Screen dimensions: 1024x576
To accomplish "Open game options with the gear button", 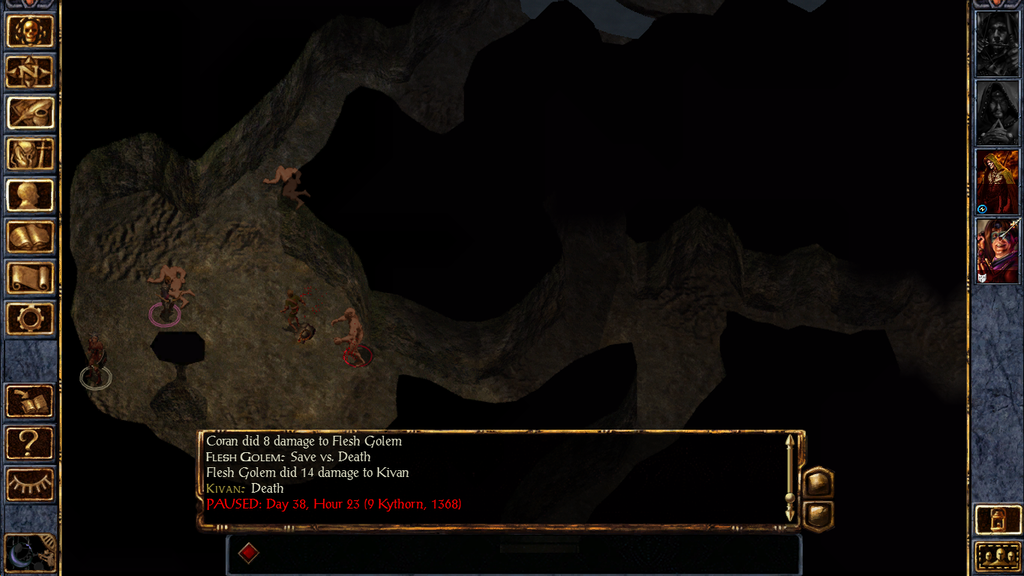I will pyautogui.click(x=30, y=318).
